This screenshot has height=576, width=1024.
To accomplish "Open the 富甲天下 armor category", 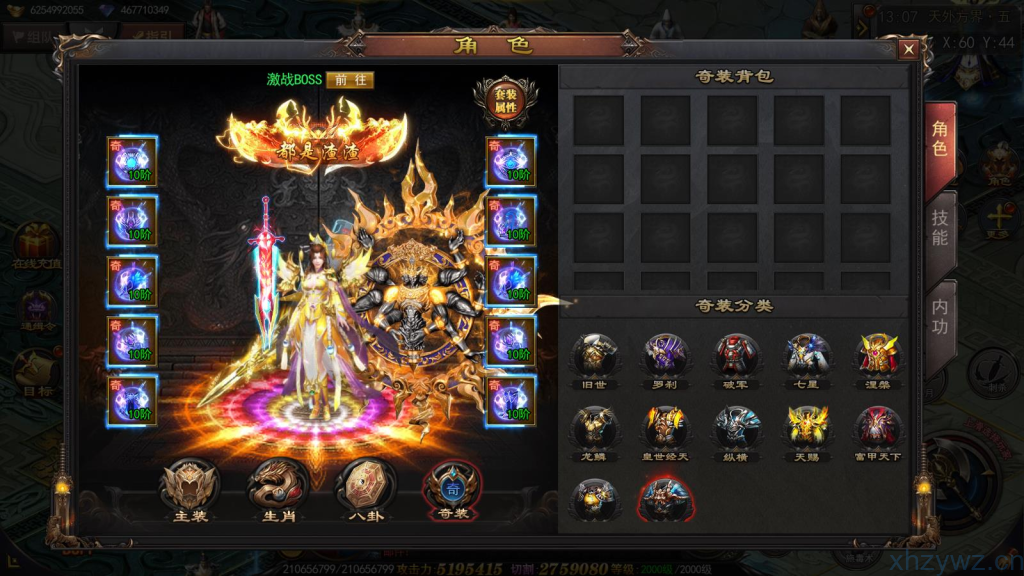I will (x=878, y=430).
